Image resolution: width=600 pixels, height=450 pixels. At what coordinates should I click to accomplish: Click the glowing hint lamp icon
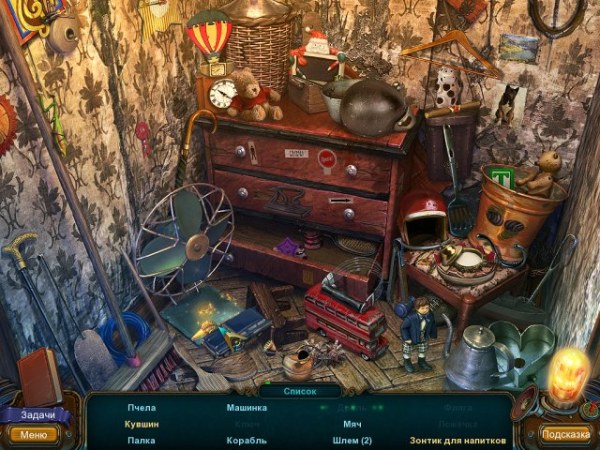(567, 378)
